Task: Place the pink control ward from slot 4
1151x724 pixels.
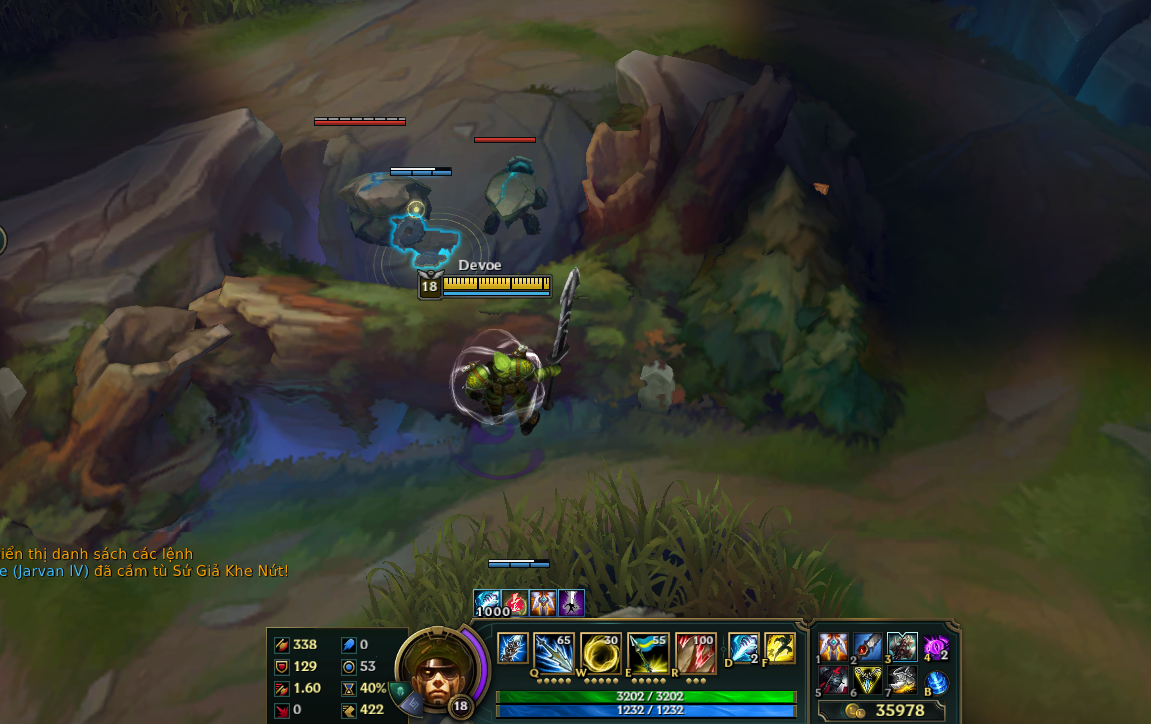Action: click(935, 647)
